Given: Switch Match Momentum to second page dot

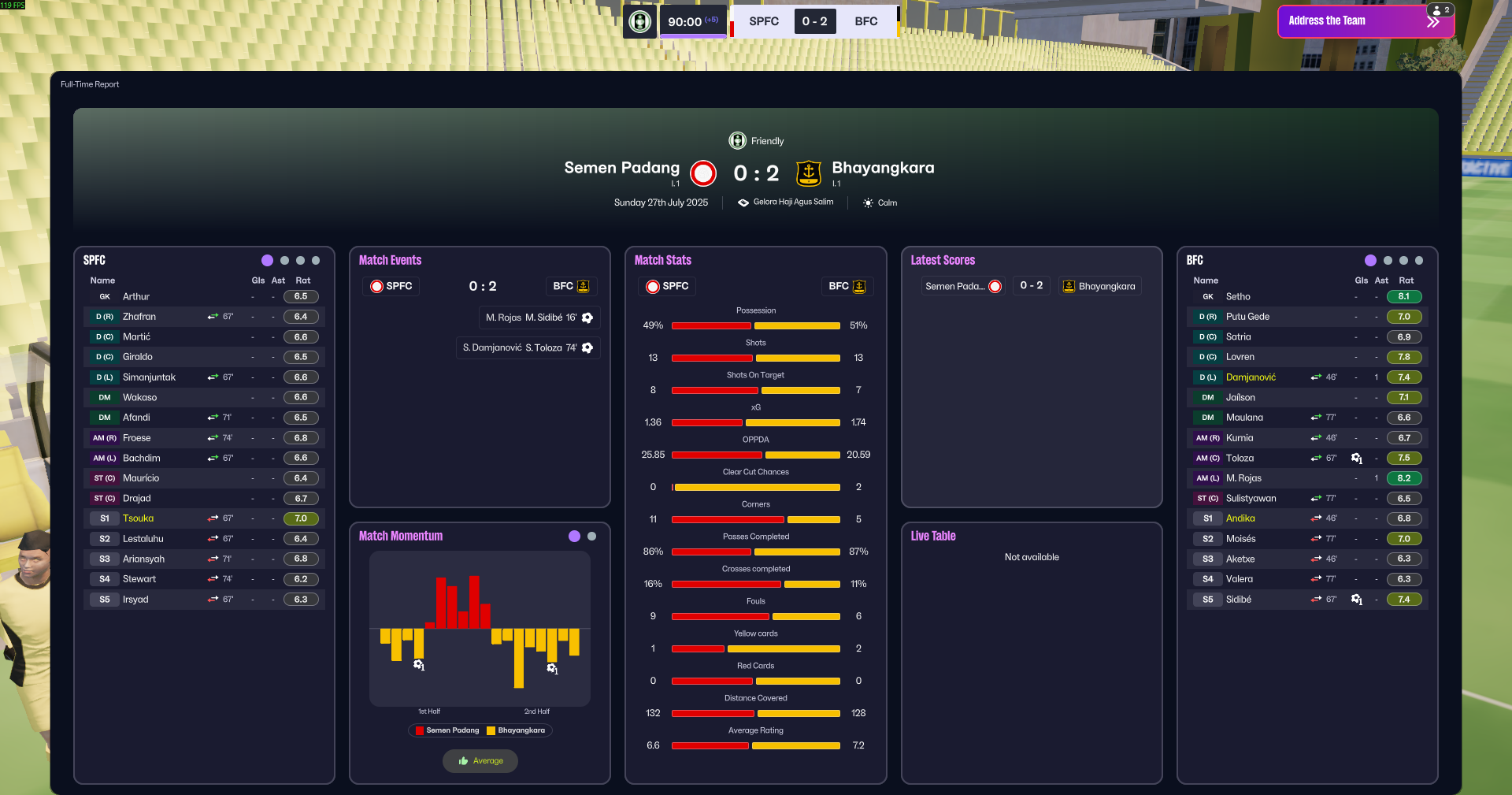Looking at the screenshot, I should coord(592,536).
